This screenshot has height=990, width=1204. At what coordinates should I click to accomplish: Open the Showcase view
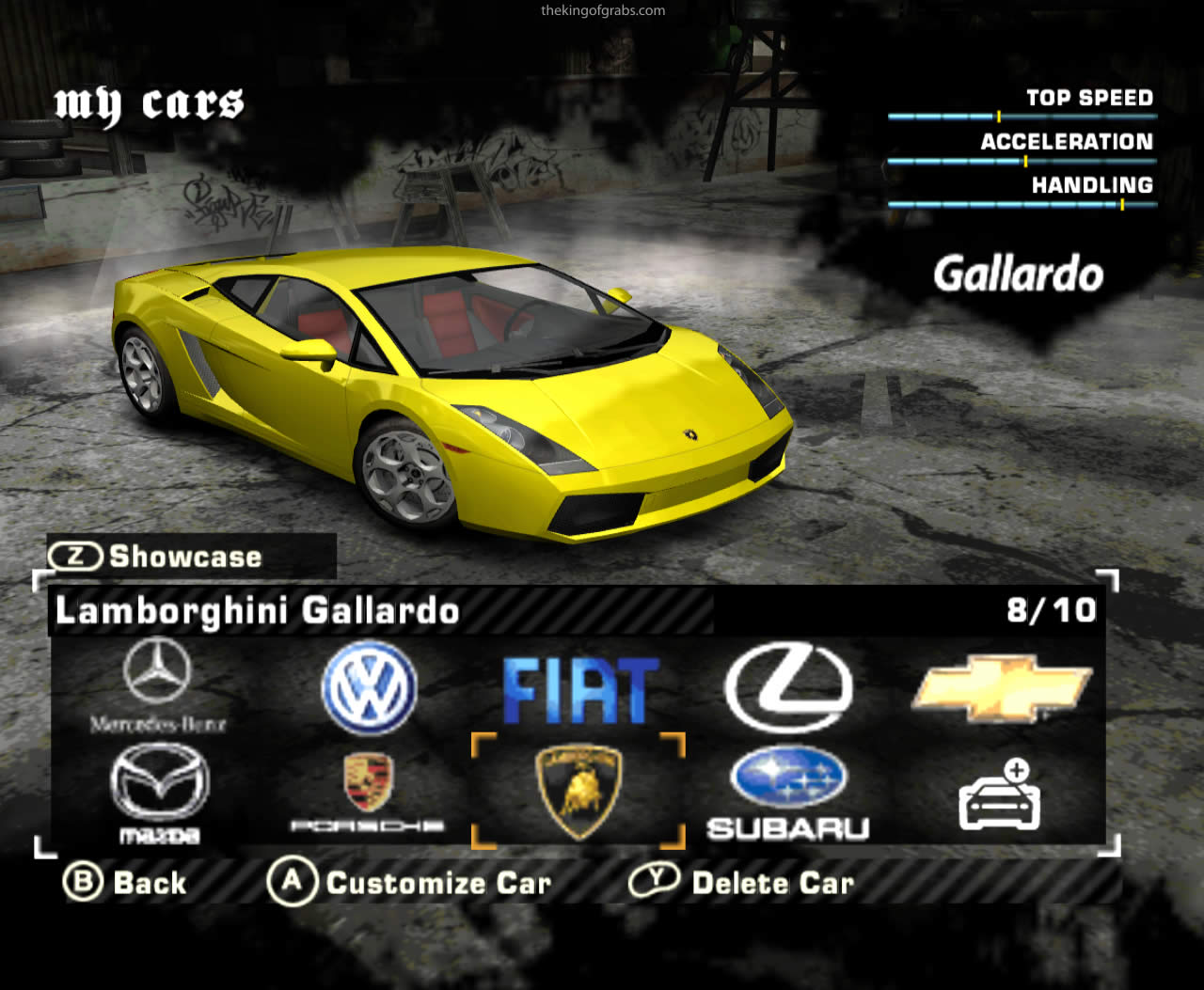184,556
